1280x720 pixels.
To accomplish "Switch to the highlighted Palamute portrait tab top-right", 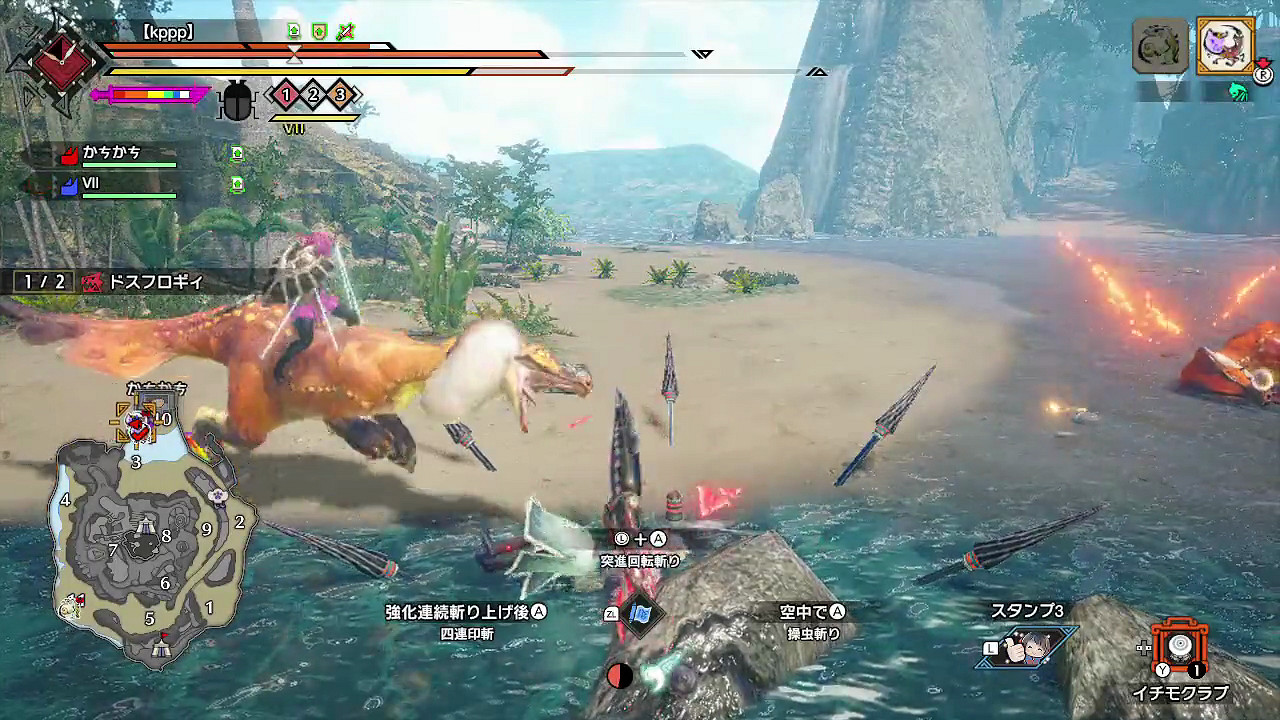I will pos(1225,45).
